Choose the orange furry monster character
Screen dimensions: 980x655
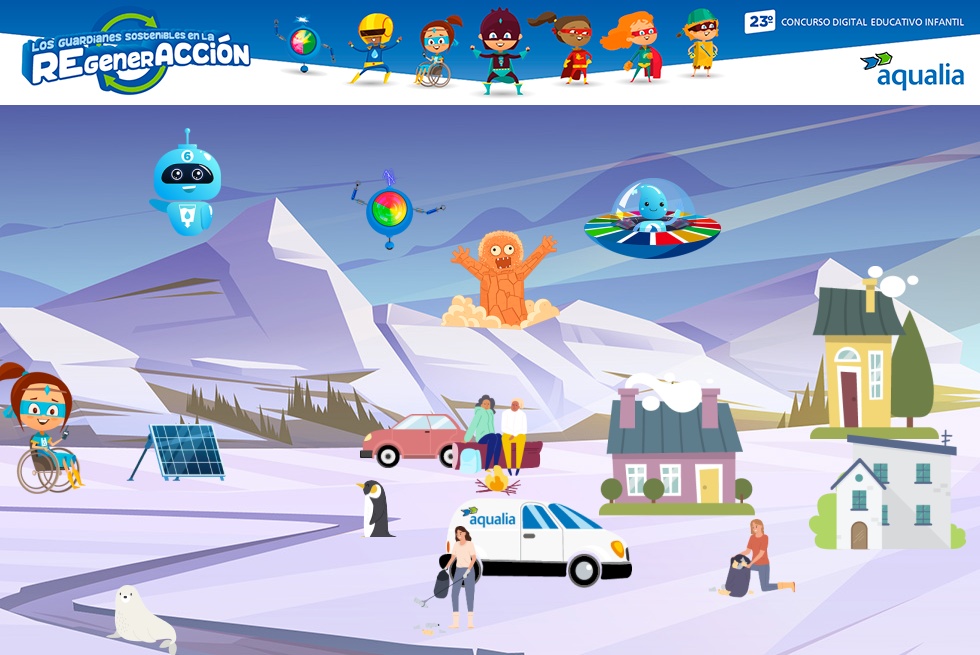click(x=501, y=279)
